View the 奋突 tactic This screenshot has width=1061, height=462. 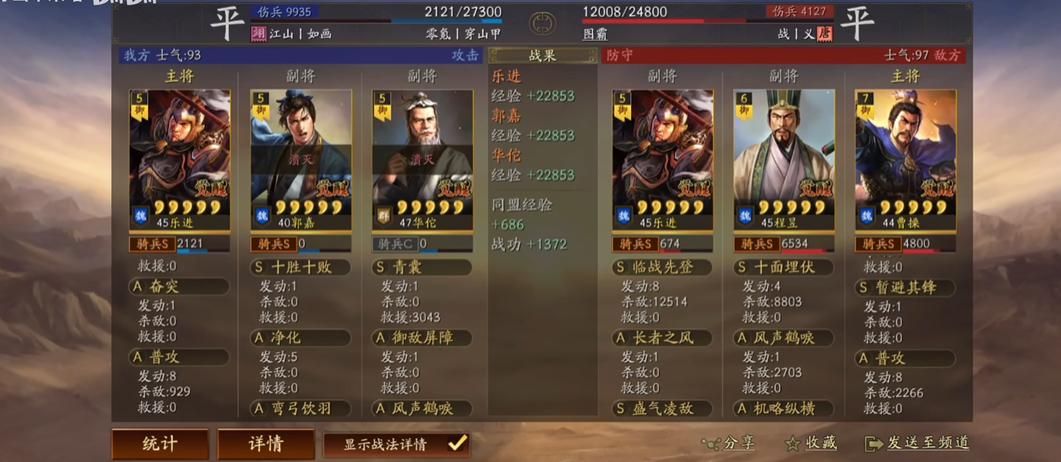179,287
